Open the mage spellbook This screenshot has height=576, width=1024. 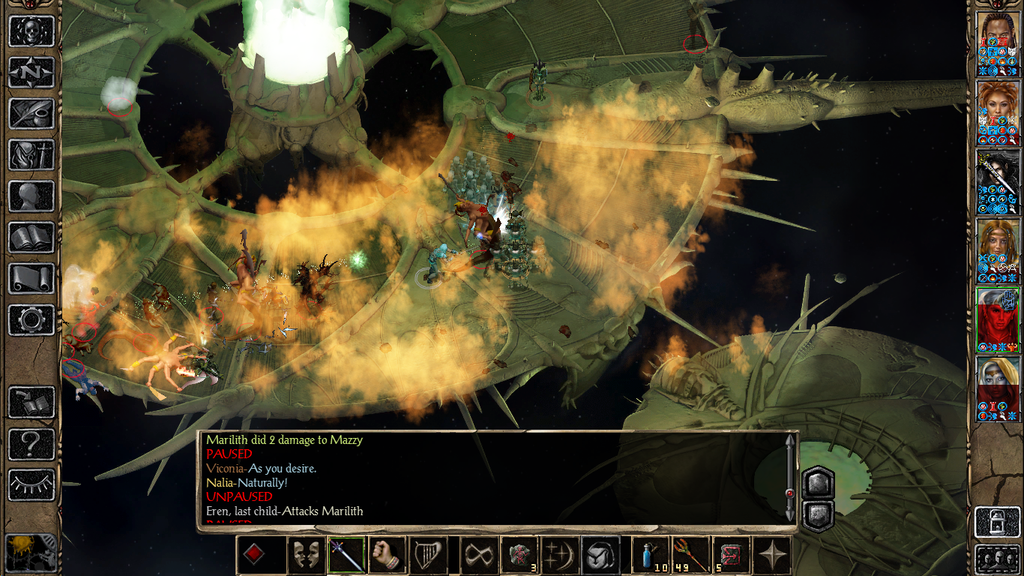point(31,237)
